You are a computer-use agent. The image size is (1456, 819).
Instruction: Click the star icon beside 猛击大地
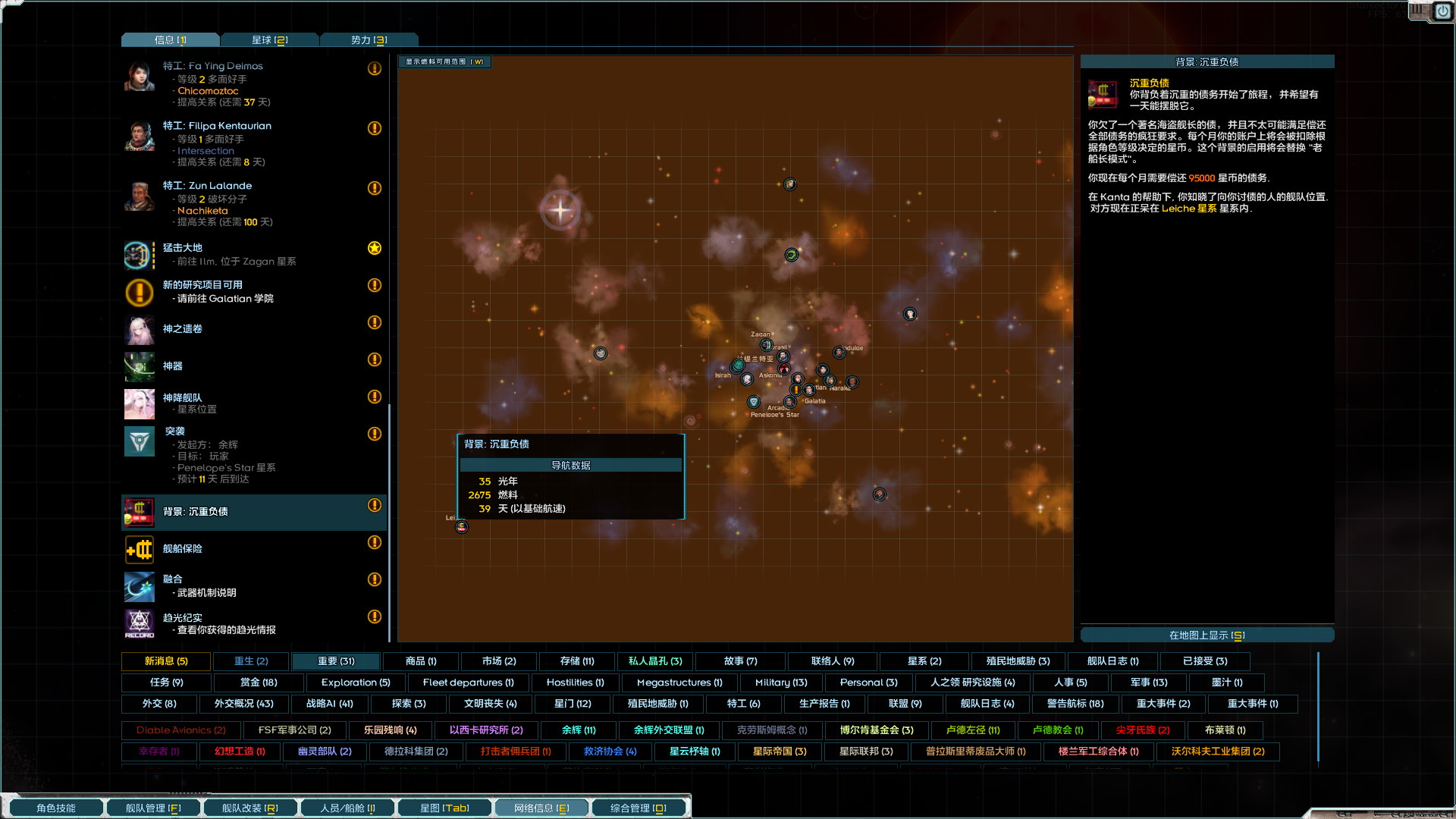pos(374,248)
